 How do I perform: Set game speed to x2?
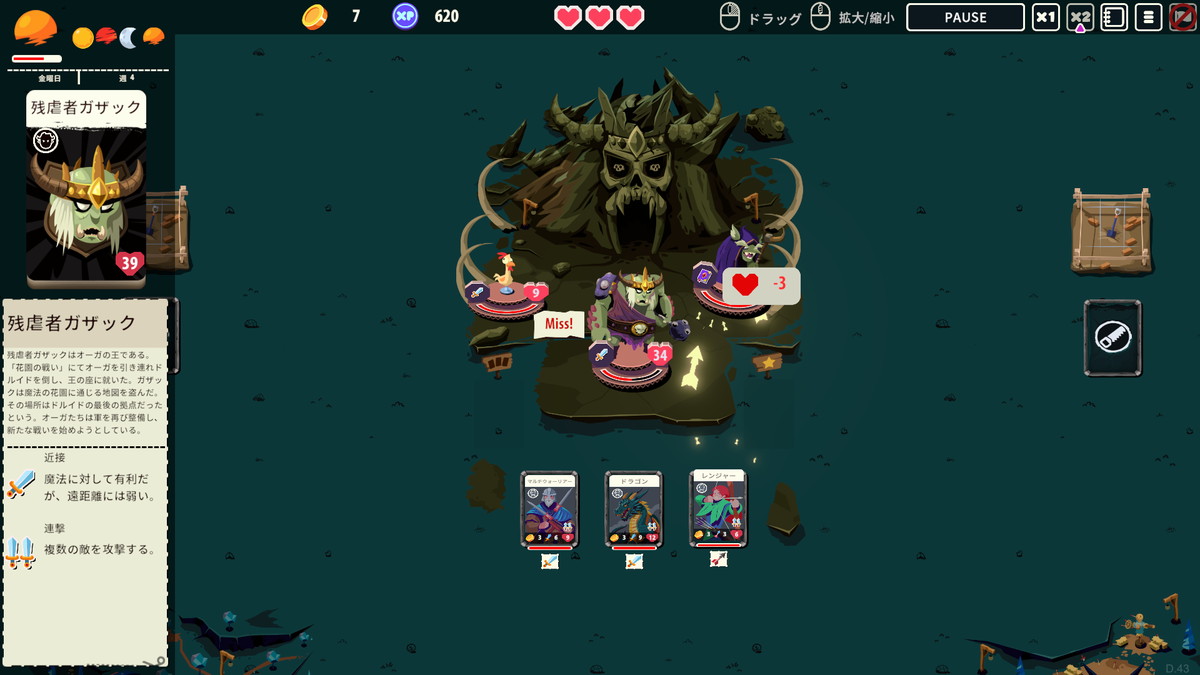(x=1080, y=18)
